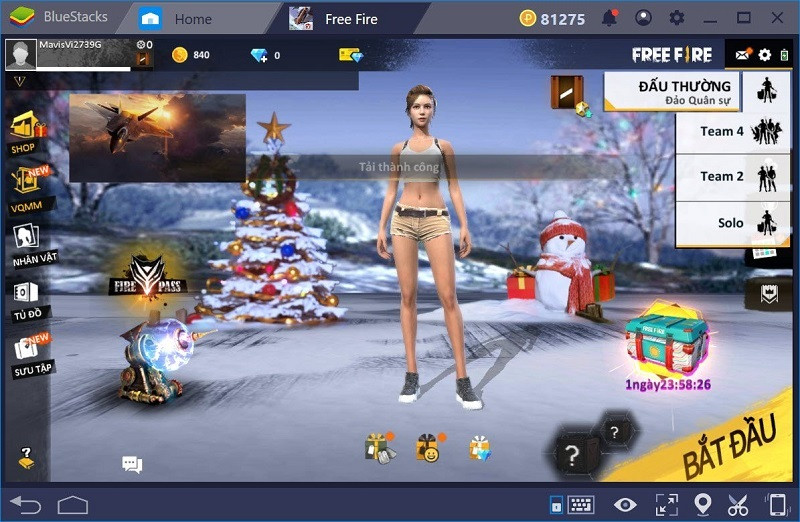This screenshot has width=800, height=522.
Task: Add diamonds with the plus diamond icon
Action: tap(260, 55)
